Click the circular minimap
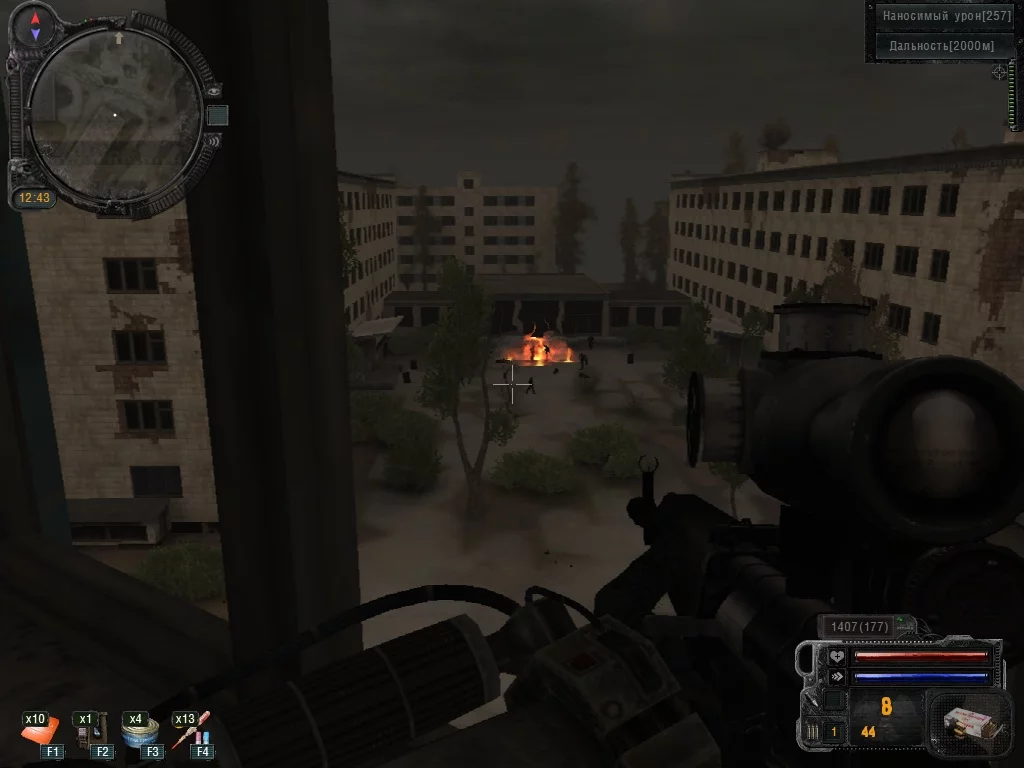Viewport: 1024px width, 768px height. (113, 115)
